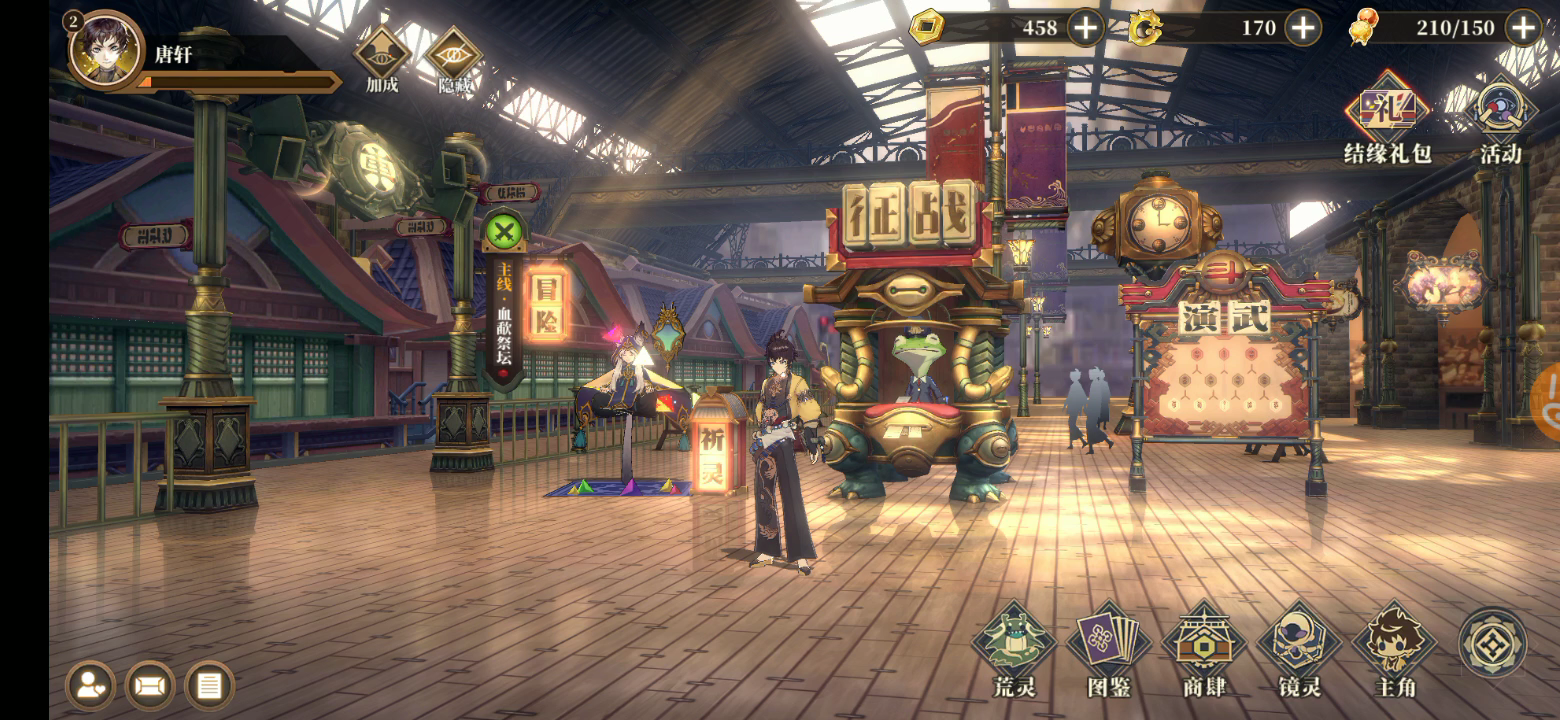Image resolution: width=1560 pixels, height=720 pixels.
Task: Open the 祈灵 summon lantern
Action: click(712, 446)
